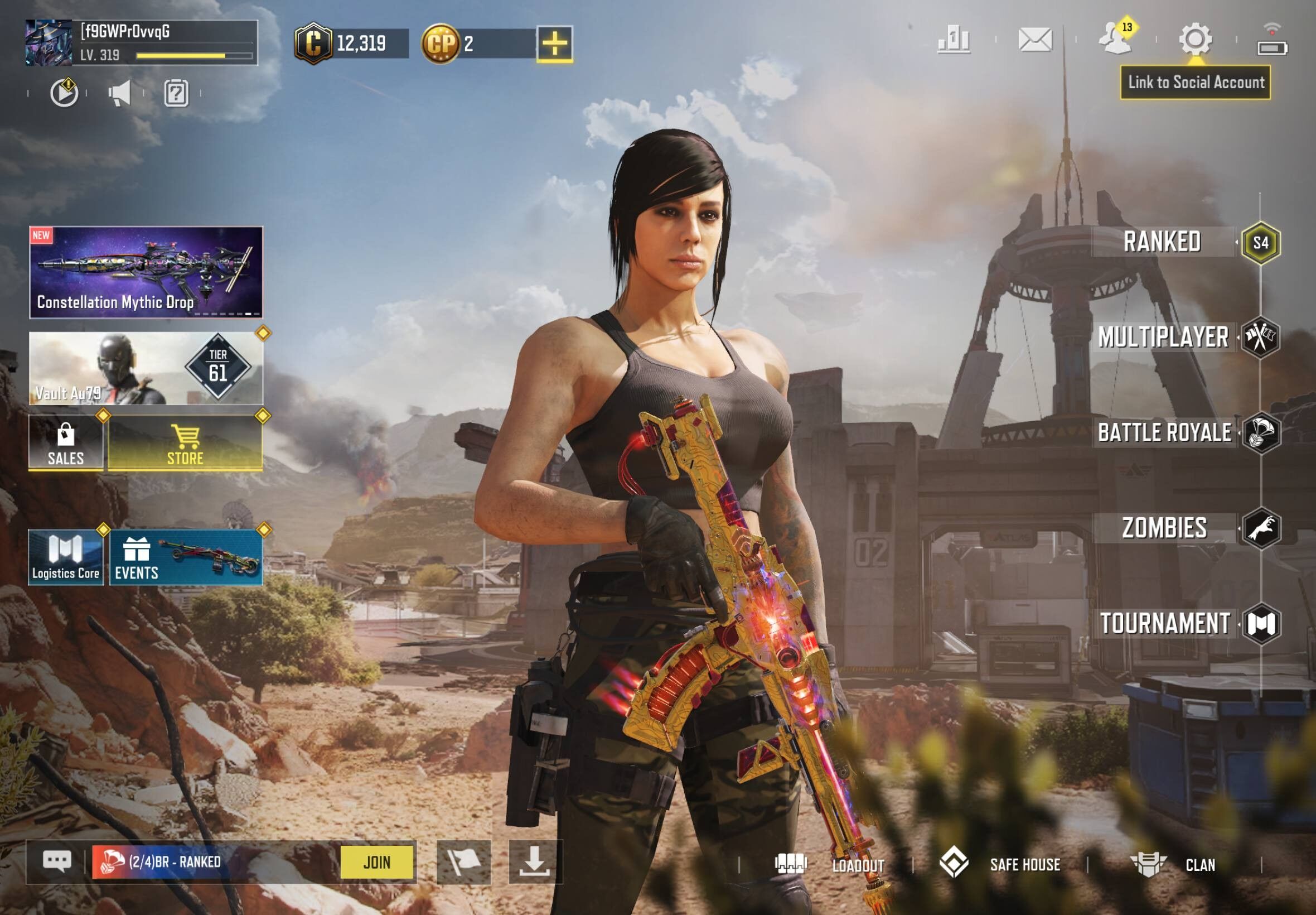The width and height of the screenshot is (1316, 915).
Task: View the Sales offers
Action: [66, 443]
